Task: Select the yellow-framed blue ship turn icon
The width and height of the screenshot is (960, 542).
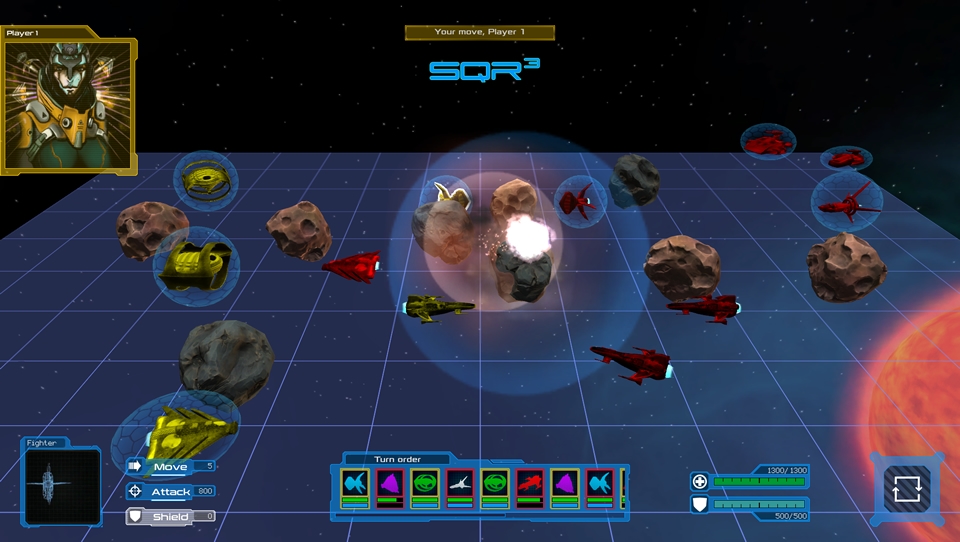Action: [x=355, y=486]
